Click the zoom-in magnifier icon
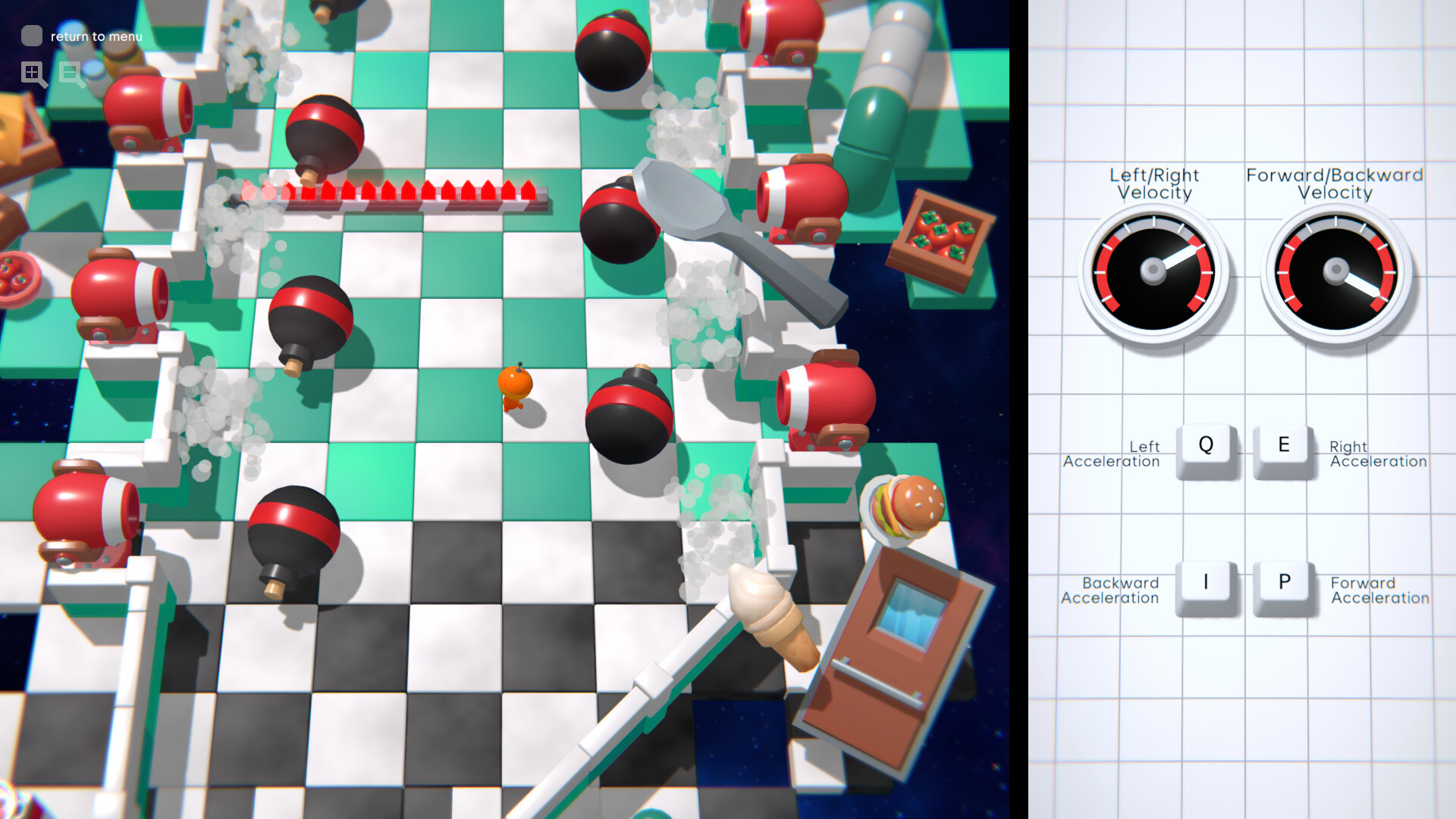The width and height of the screenshot is (1456, 819). [33, 74]
